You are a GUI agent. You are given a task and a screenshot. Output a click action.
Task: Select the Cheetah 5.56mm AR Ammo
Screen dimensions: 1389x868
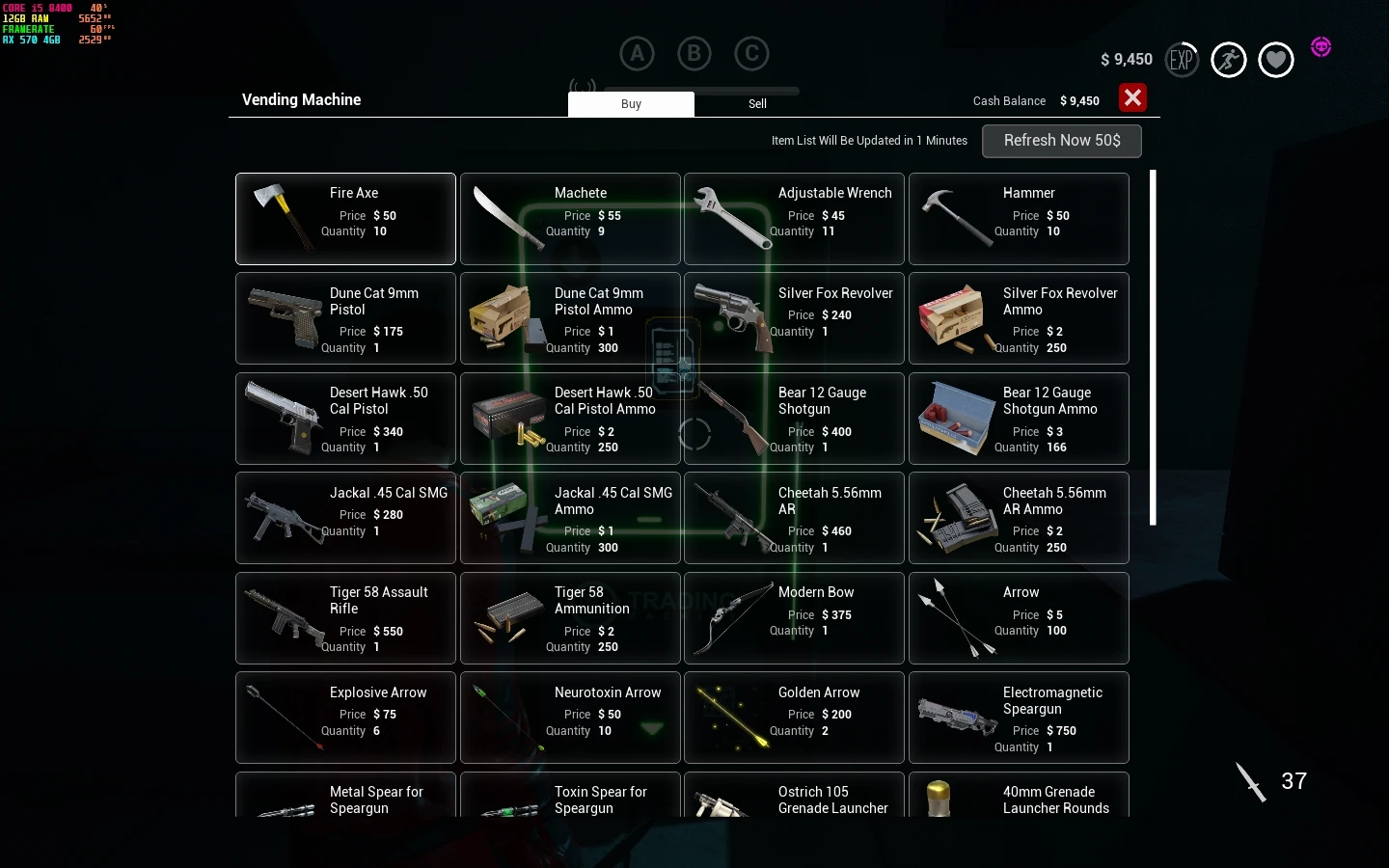(1019, 518)
